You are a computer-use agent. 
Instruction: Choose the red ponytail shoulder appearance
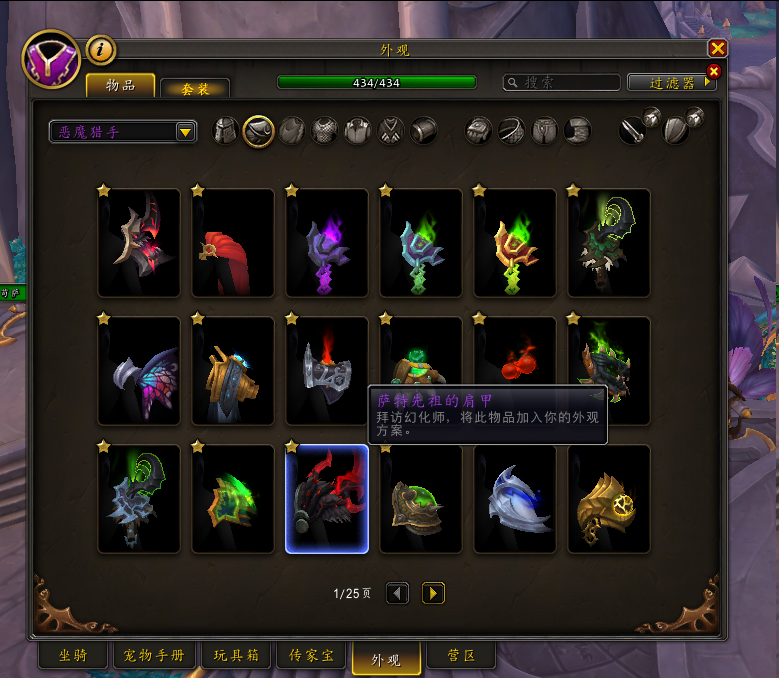point(233,243)
